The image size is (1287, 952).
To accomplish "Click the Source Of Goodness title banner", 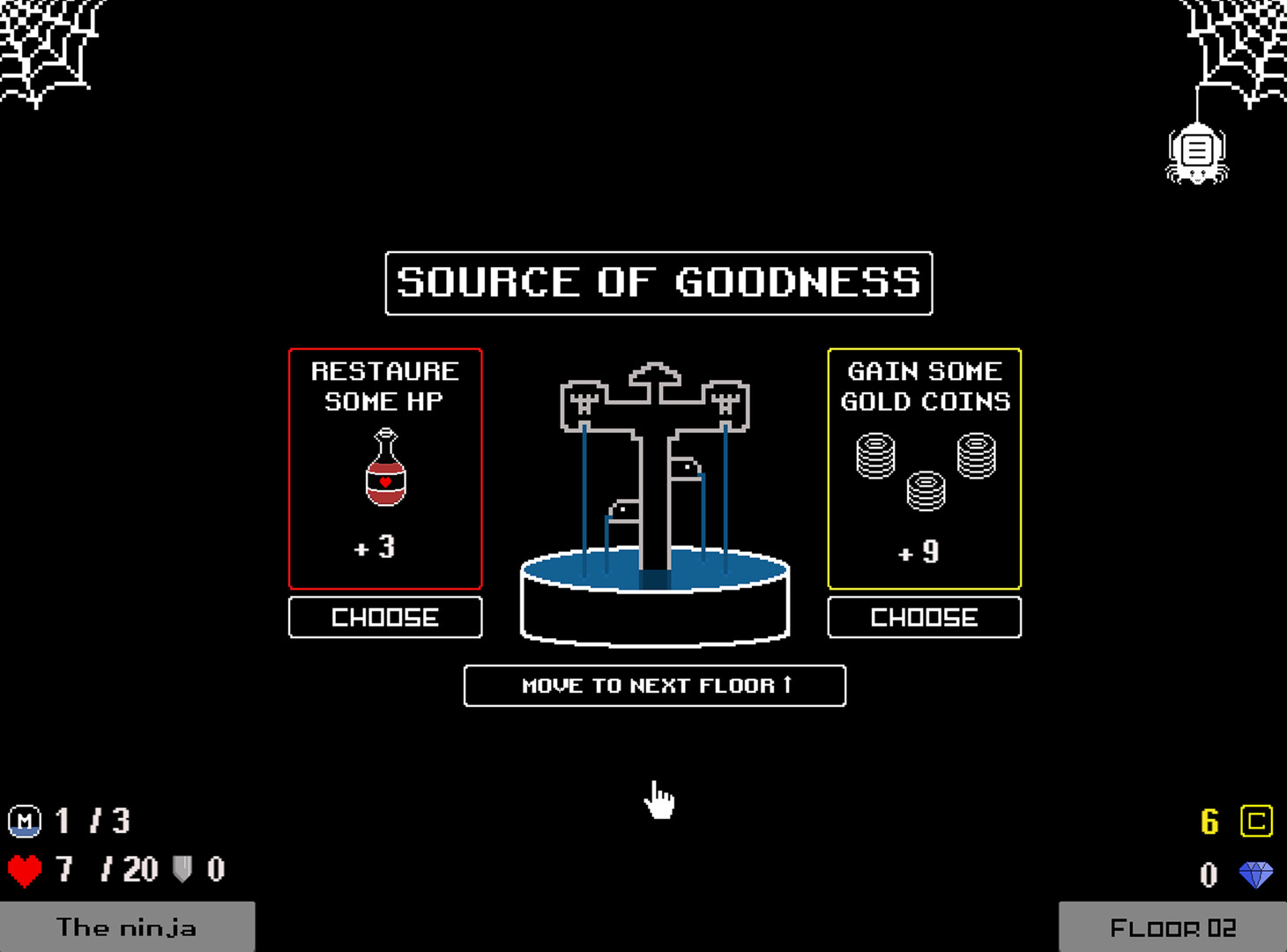I will (x=658, y=284).
